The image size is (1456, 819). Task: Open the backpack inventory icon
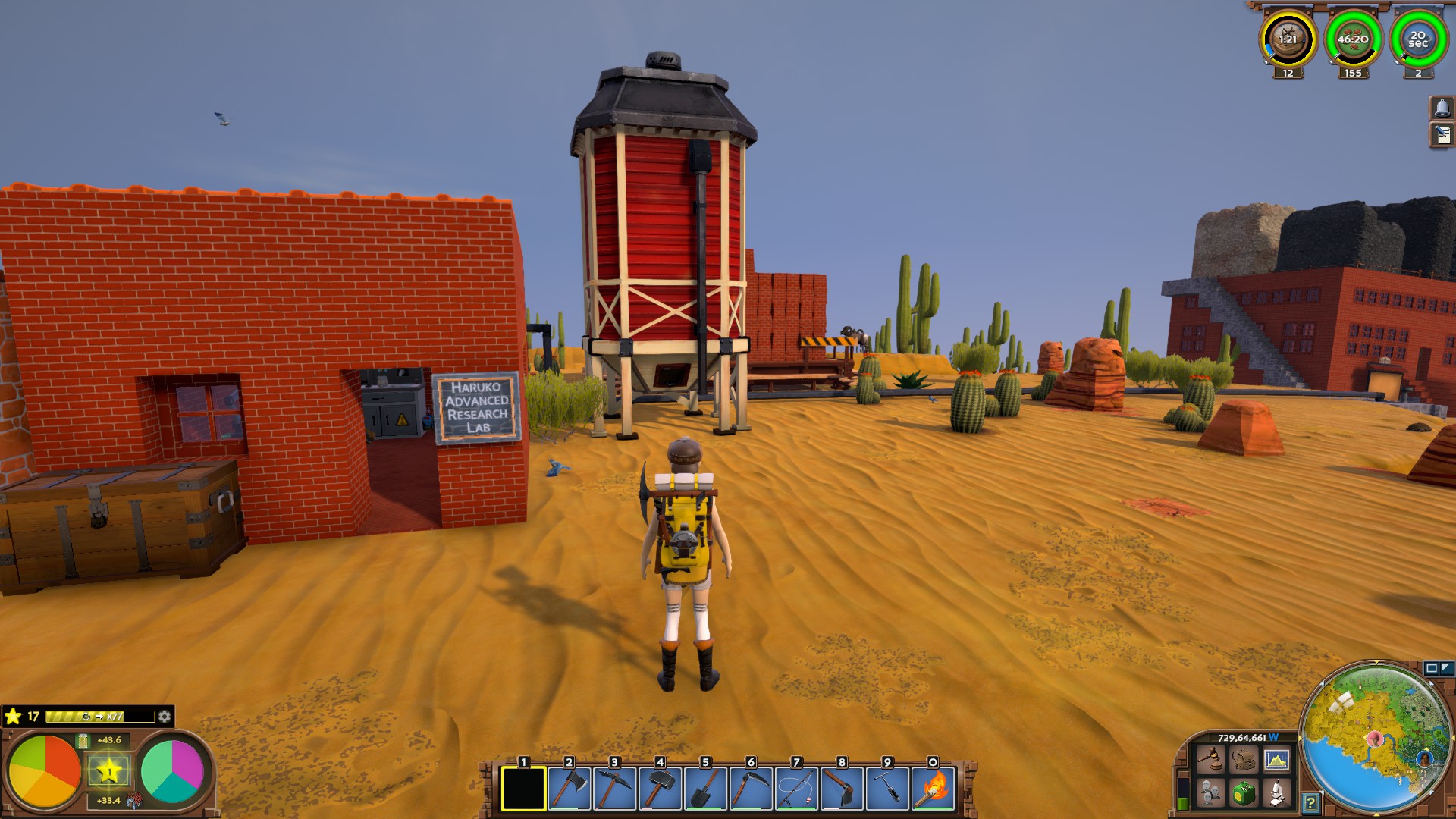point(1243,759)
